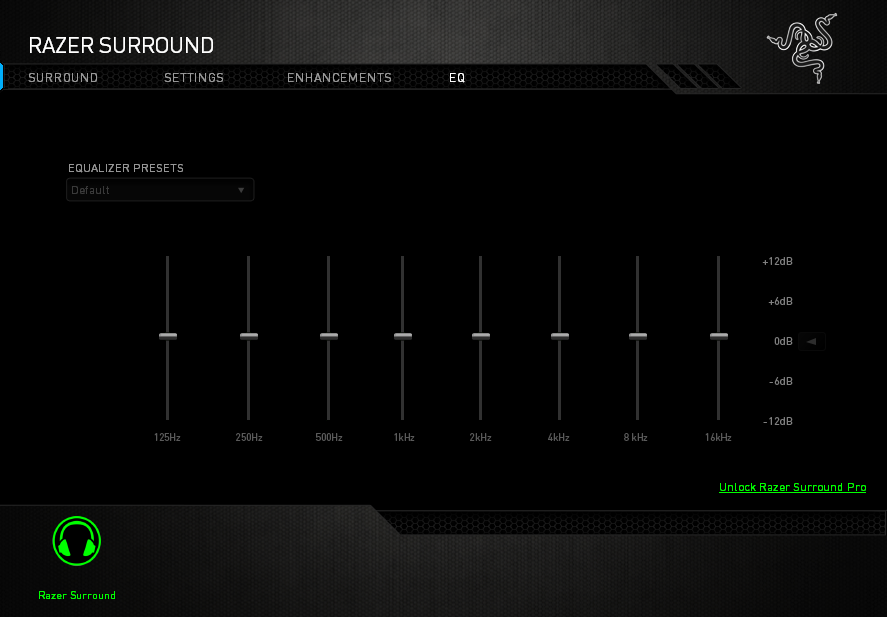
Task: Go to the Enhancements tab
Action: coord(339,78)
